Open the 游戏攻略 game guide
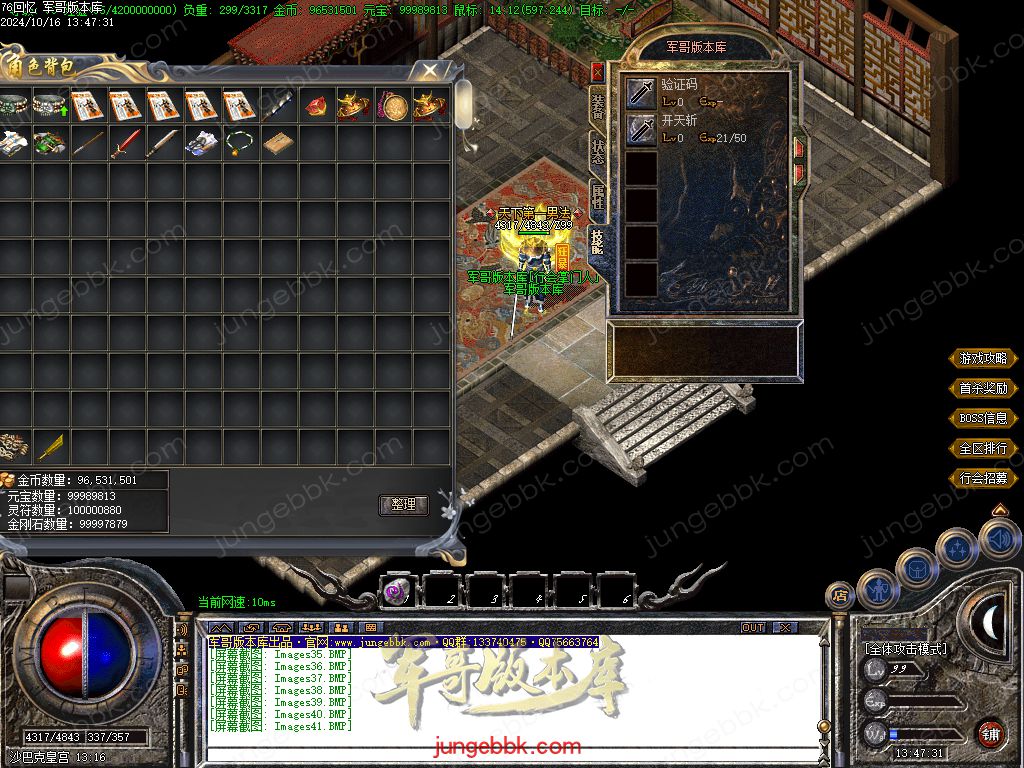This screenshot has width=1024, height=768. pyautogui.click(x=983, y=358)
